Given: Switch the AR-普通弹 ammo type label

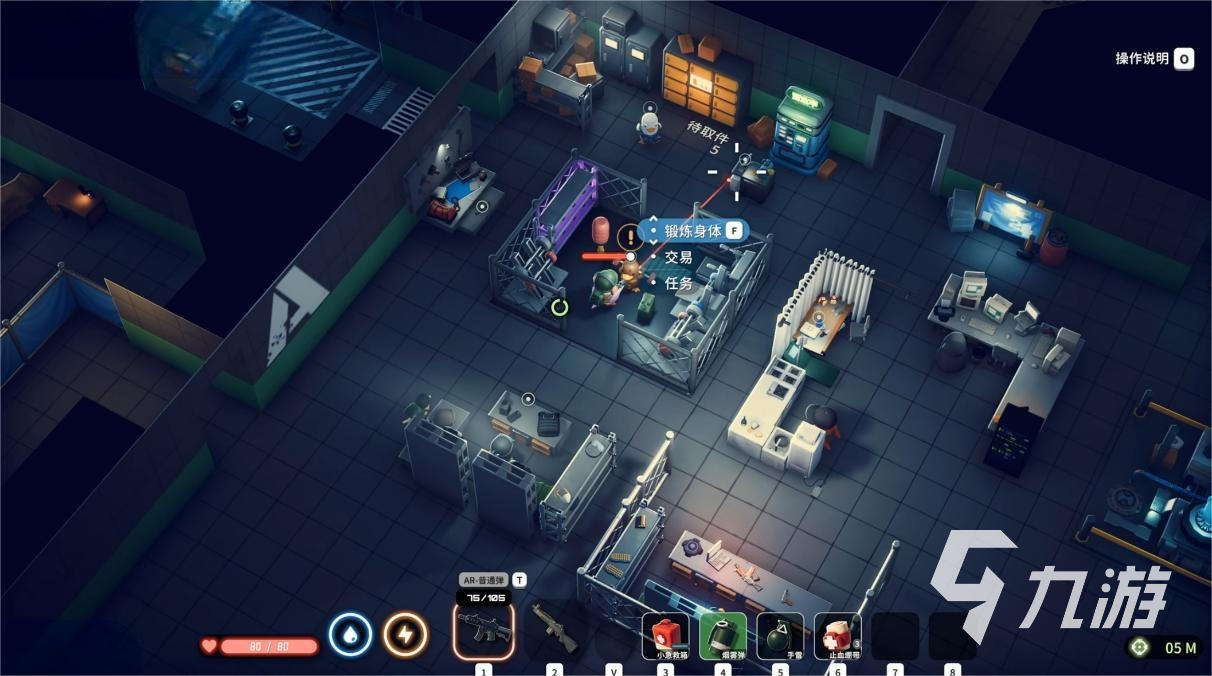Looking at the screenshot, I should [485, 580].
